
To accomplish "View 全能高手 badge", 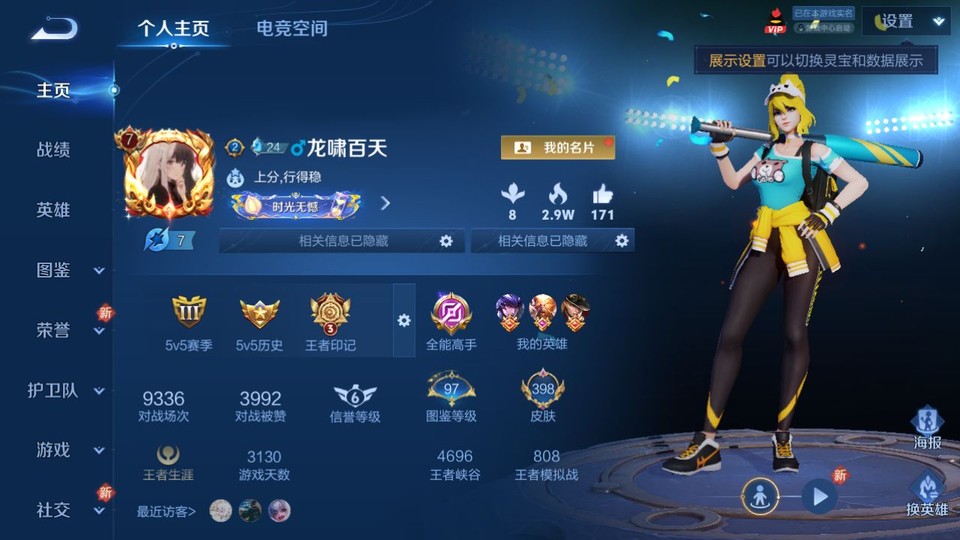I will [x=451, y=318].
